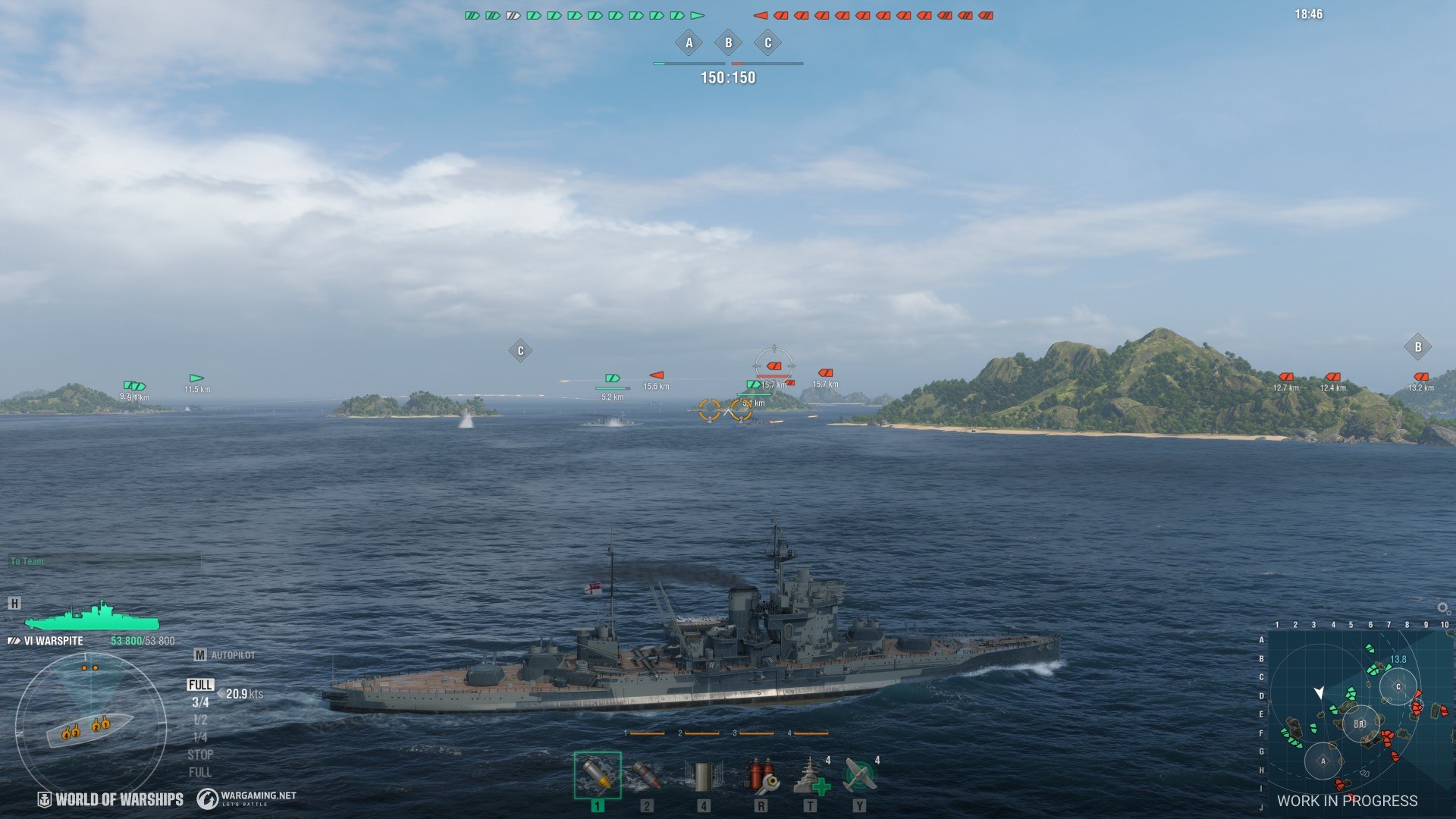
Task: Click the capture point B indicator at top
Action: point(728,43)
